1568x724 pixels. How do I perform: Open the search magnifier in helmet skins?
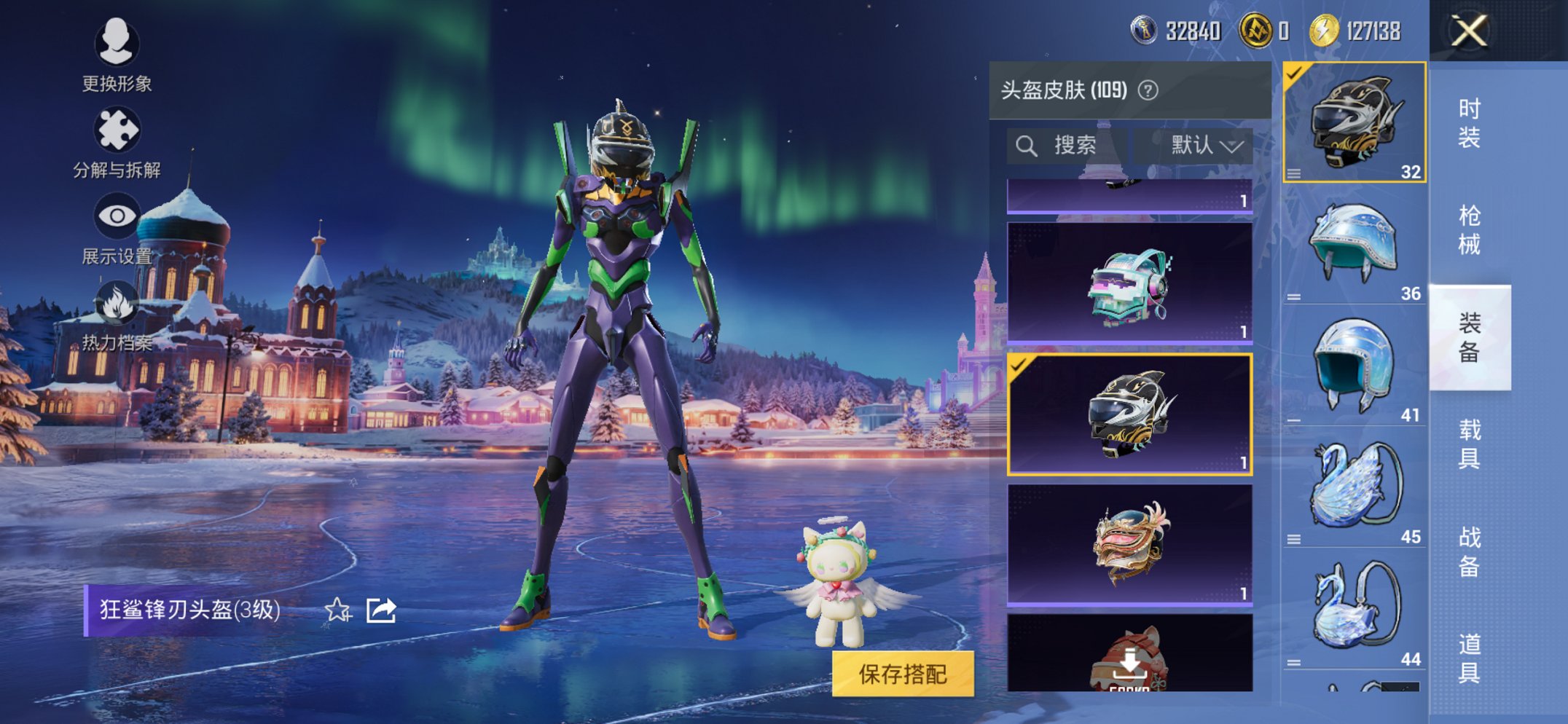click(1028, 144)
